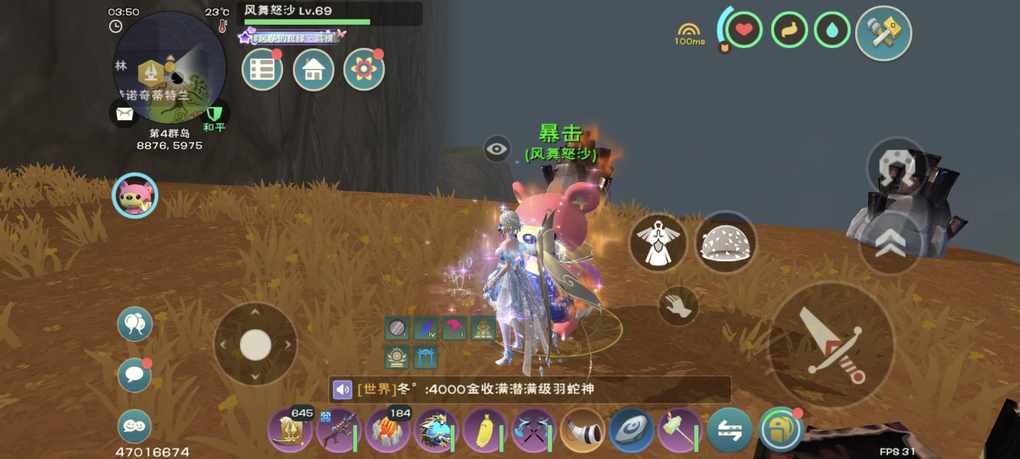Screen dimensions: 1020x459
Task: Open the list menu button
Action: [x=262, y=69]
